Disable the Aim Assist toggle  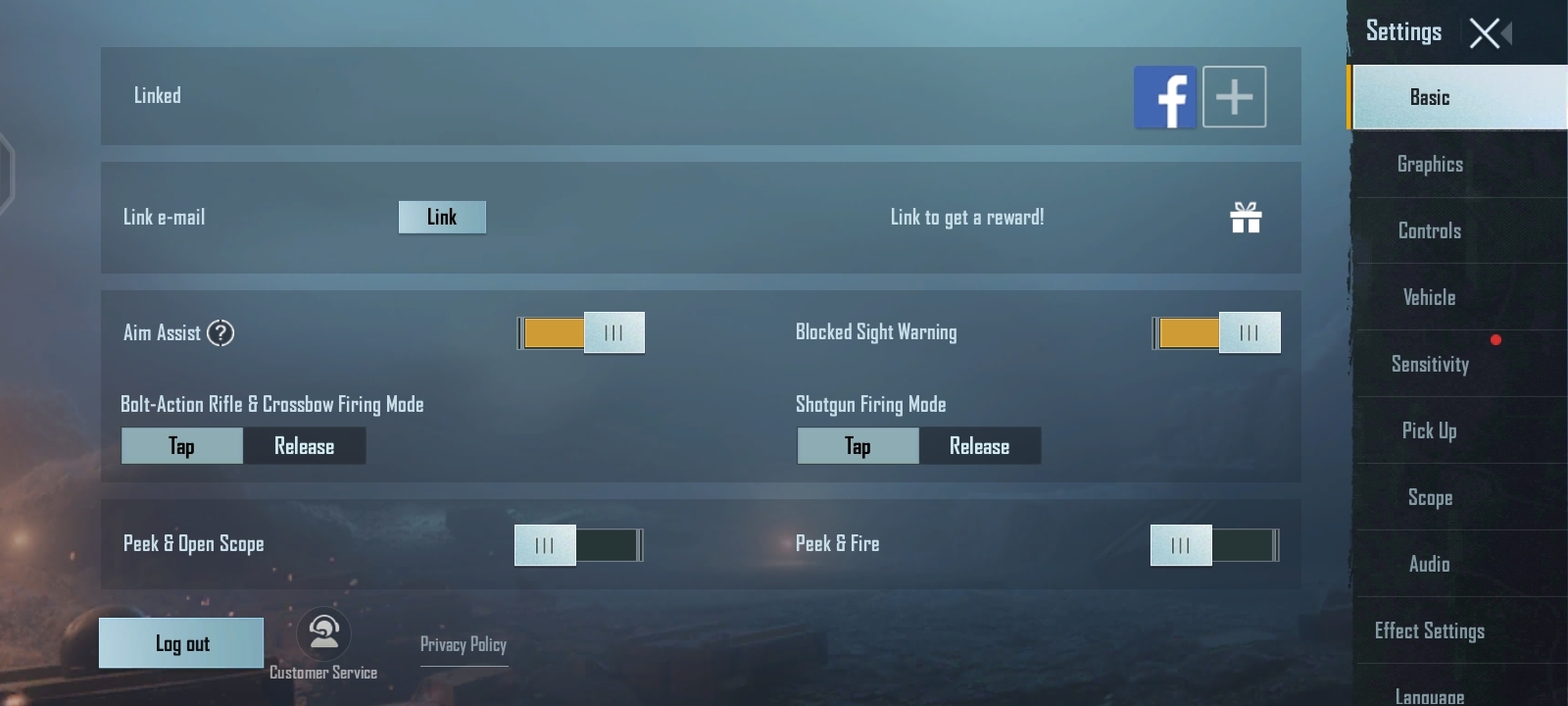click(x=579, y=332)
